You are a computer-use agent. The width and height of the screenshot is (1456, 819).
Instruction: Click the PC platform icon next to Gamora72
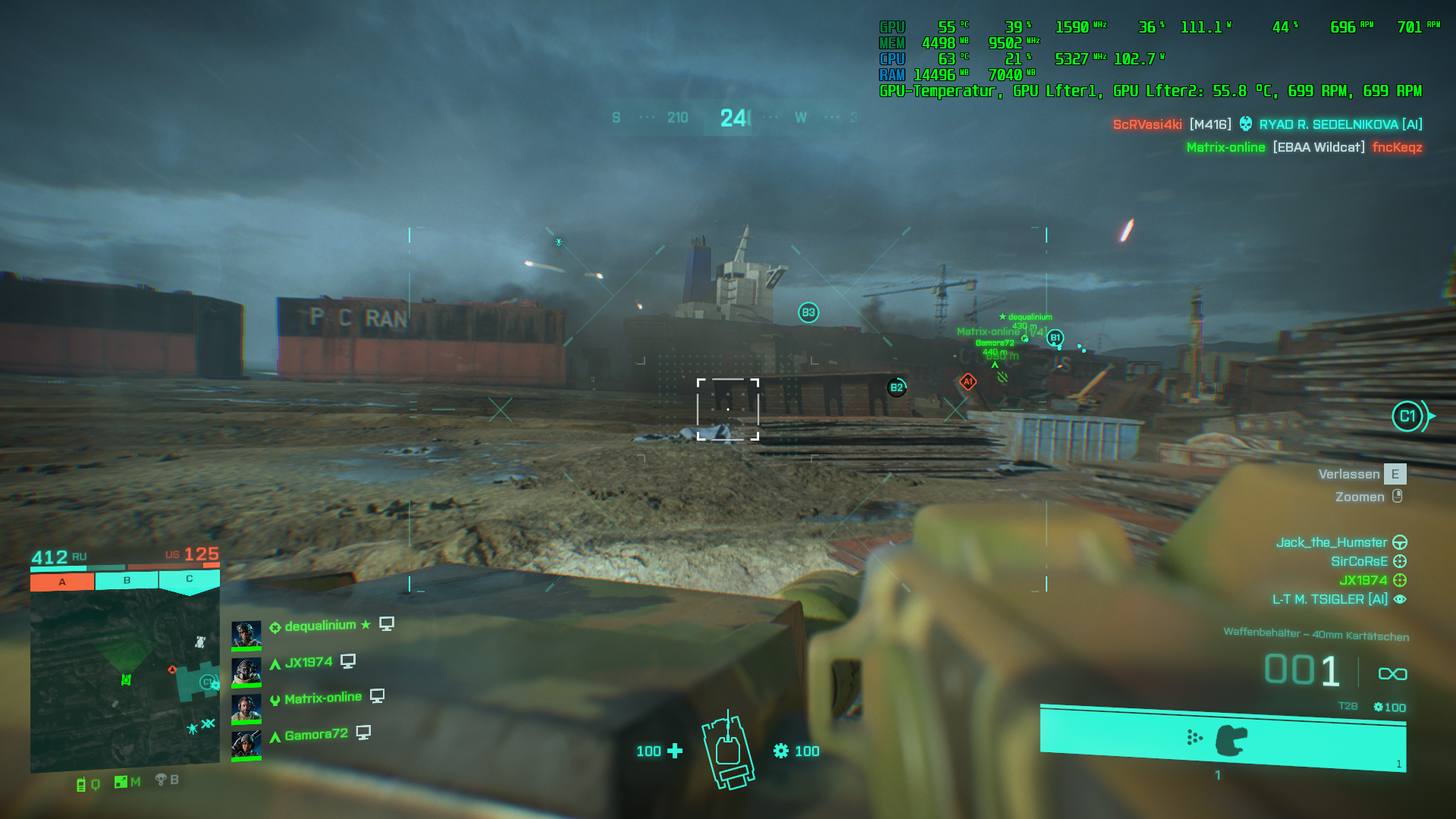point(366,733)
